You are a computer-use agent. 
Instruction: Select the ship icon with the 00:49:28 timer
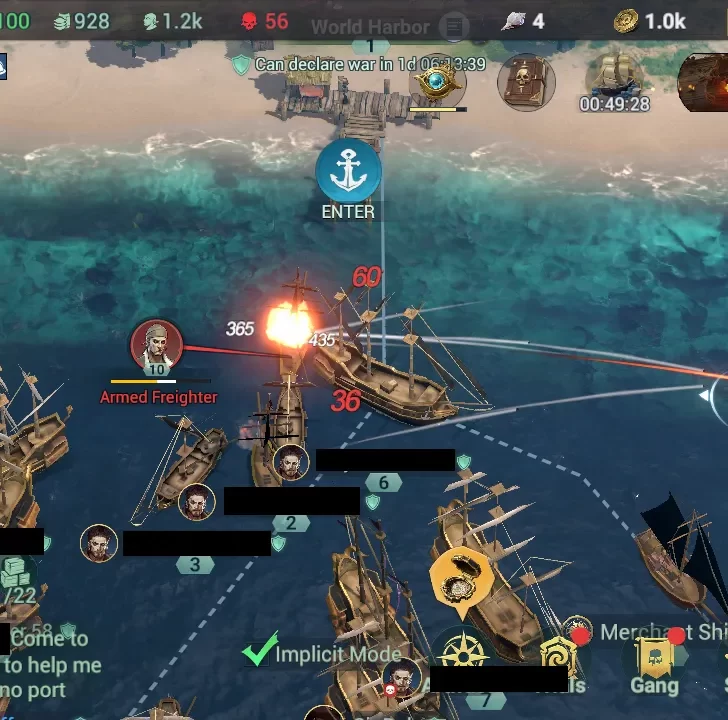[614, 77]
